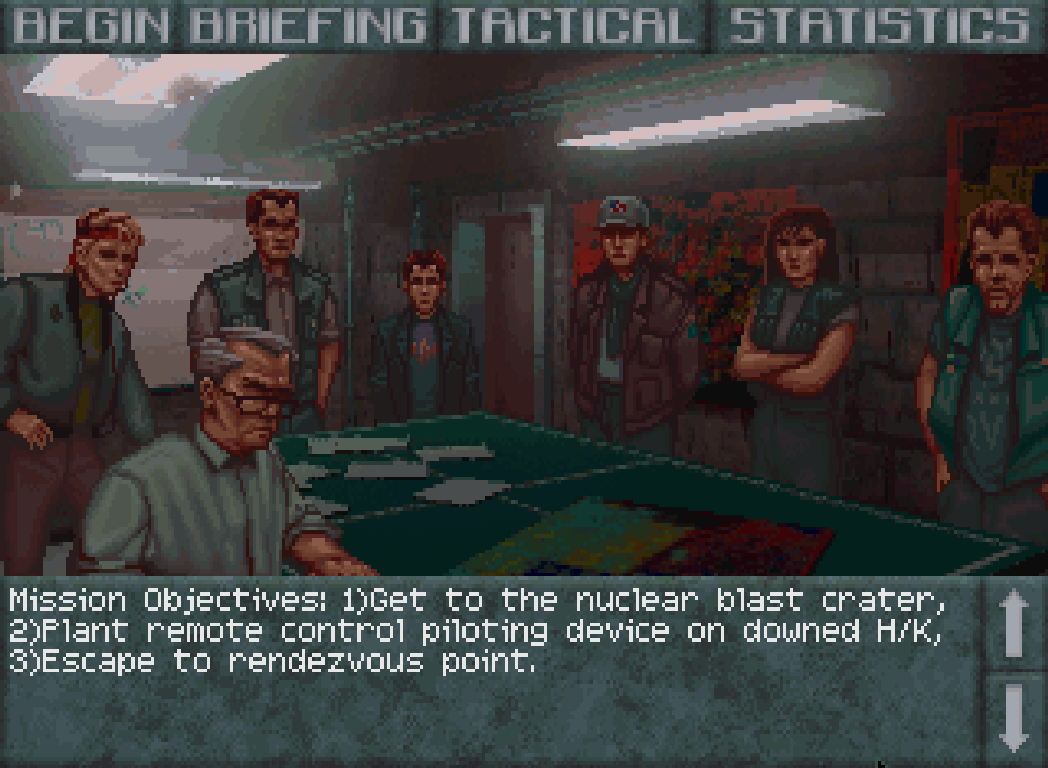This screenshot has width=1048, height=768.
Task: Show the STATISTICS screen
Action: point(878,26)
